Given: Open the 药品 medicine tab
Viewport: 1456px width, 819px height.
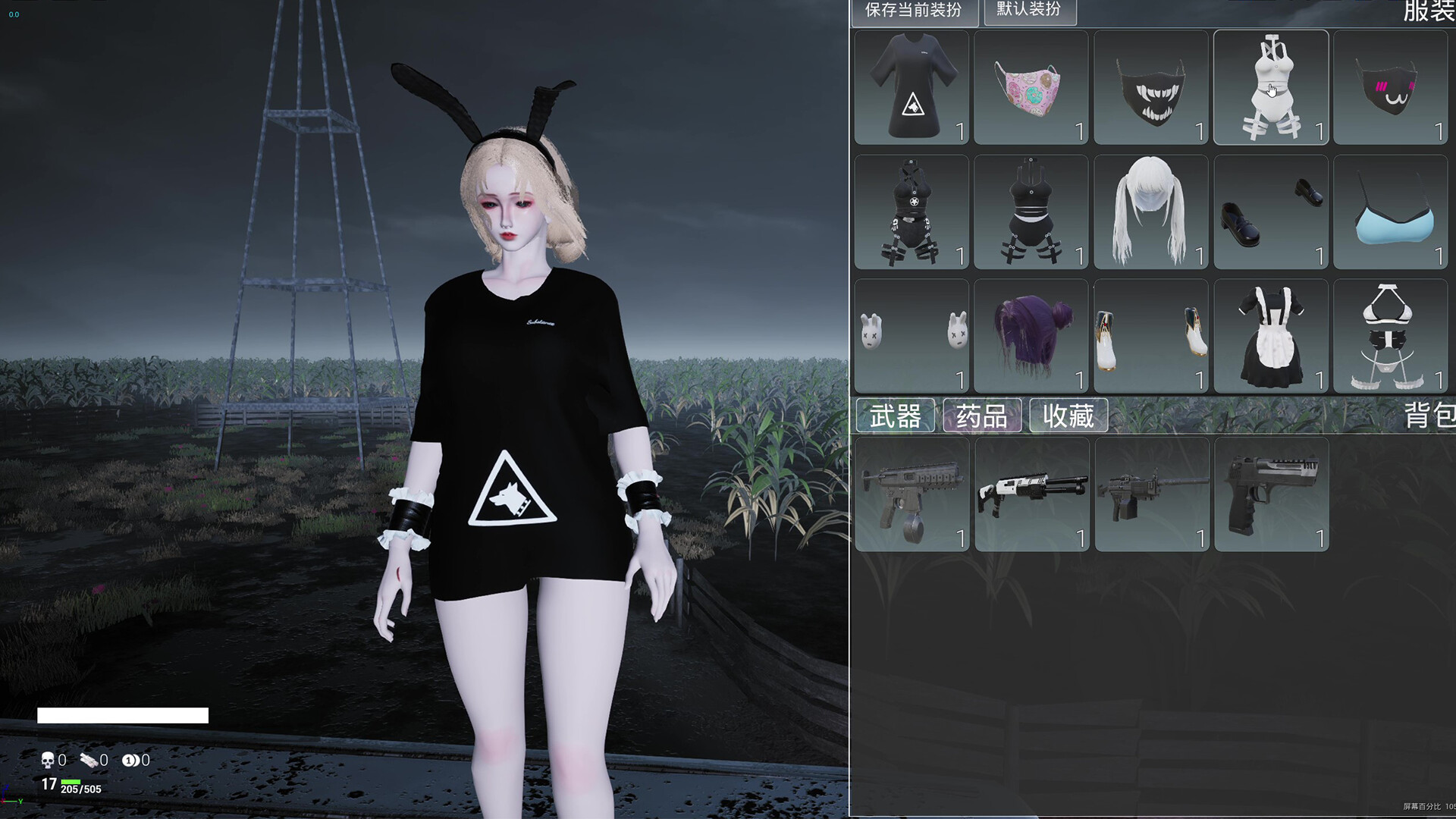Looking at the screenshot, I should point(983,415).
